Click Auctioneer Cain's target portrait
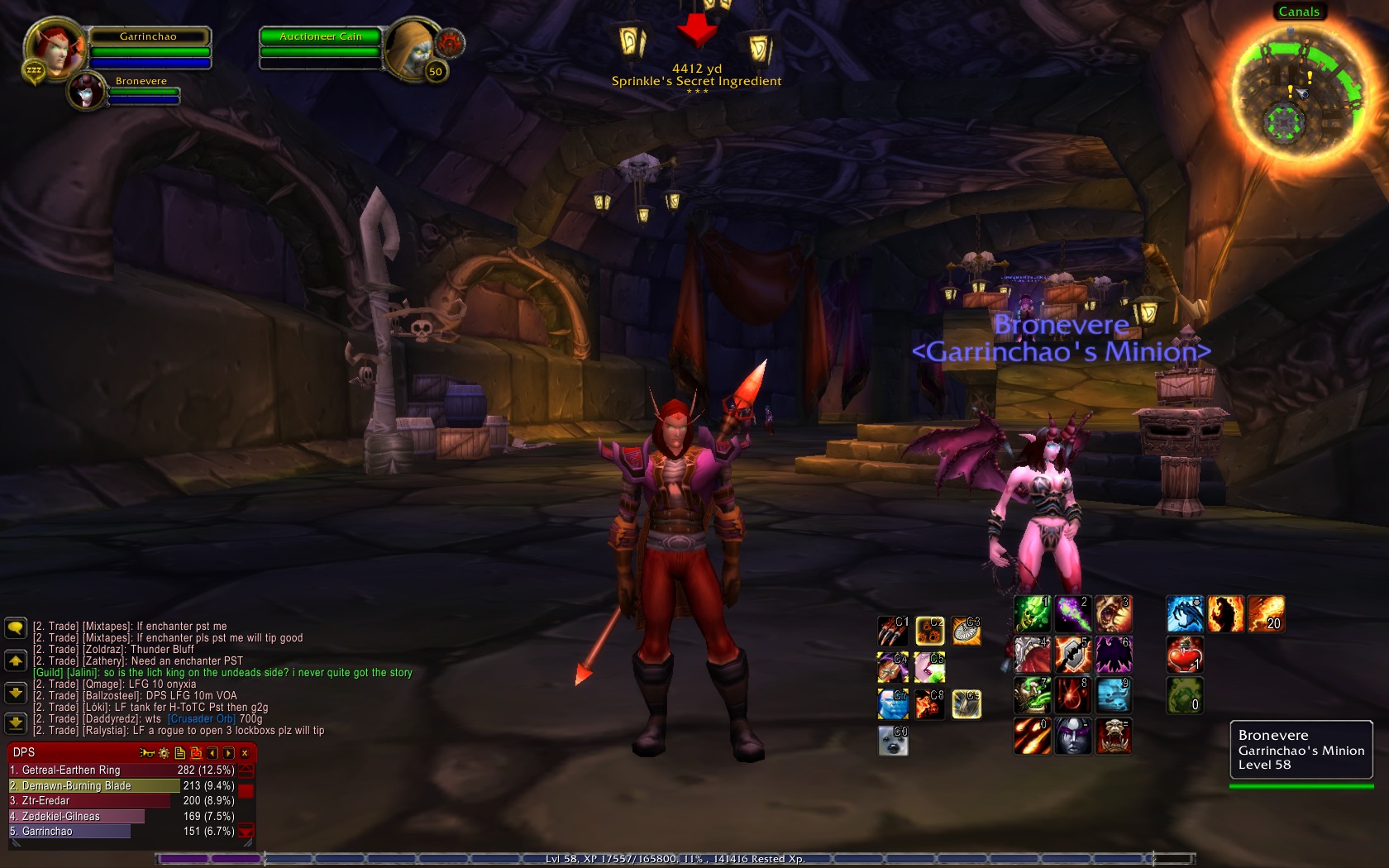 coord(411,50)
